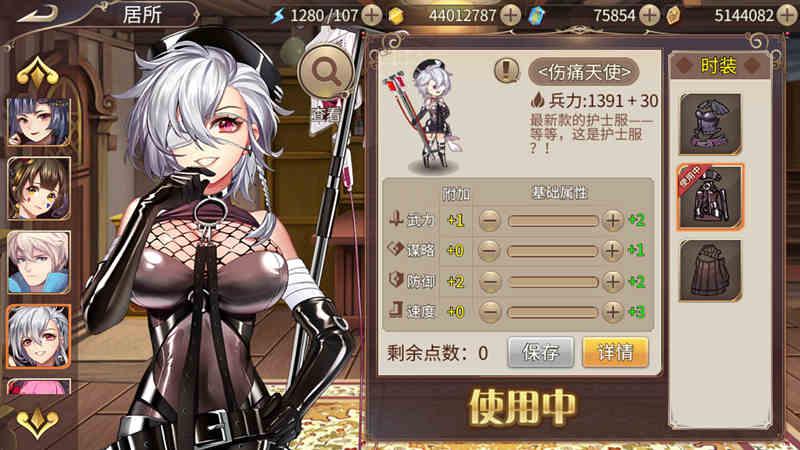Select the dark-haired girl portrait
Viewport: 800px width, 450px height.
point(39,119)
